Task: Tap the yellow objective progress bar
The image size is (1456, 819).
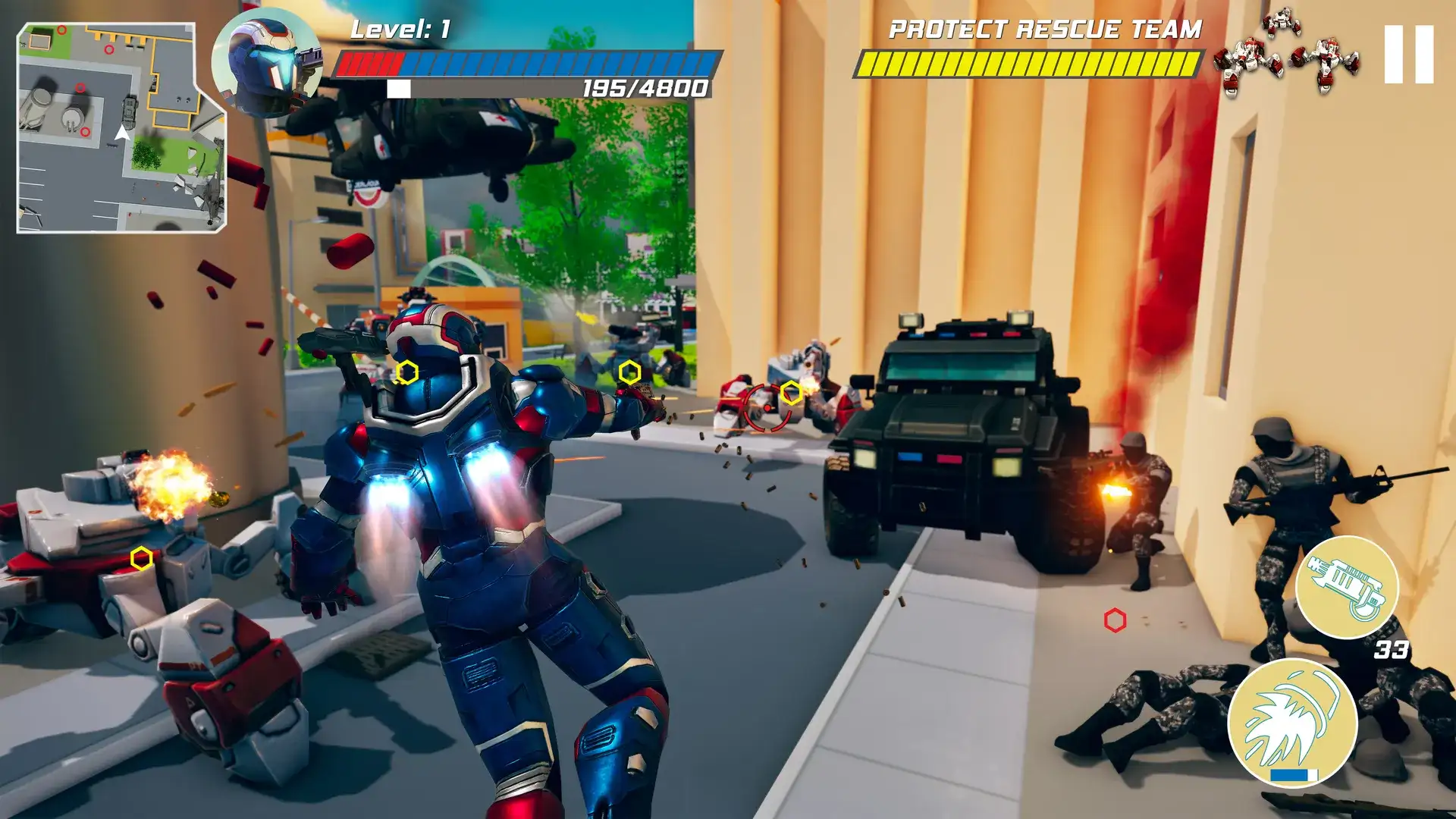Action: pyautogui.click(x=1031, y=64)
